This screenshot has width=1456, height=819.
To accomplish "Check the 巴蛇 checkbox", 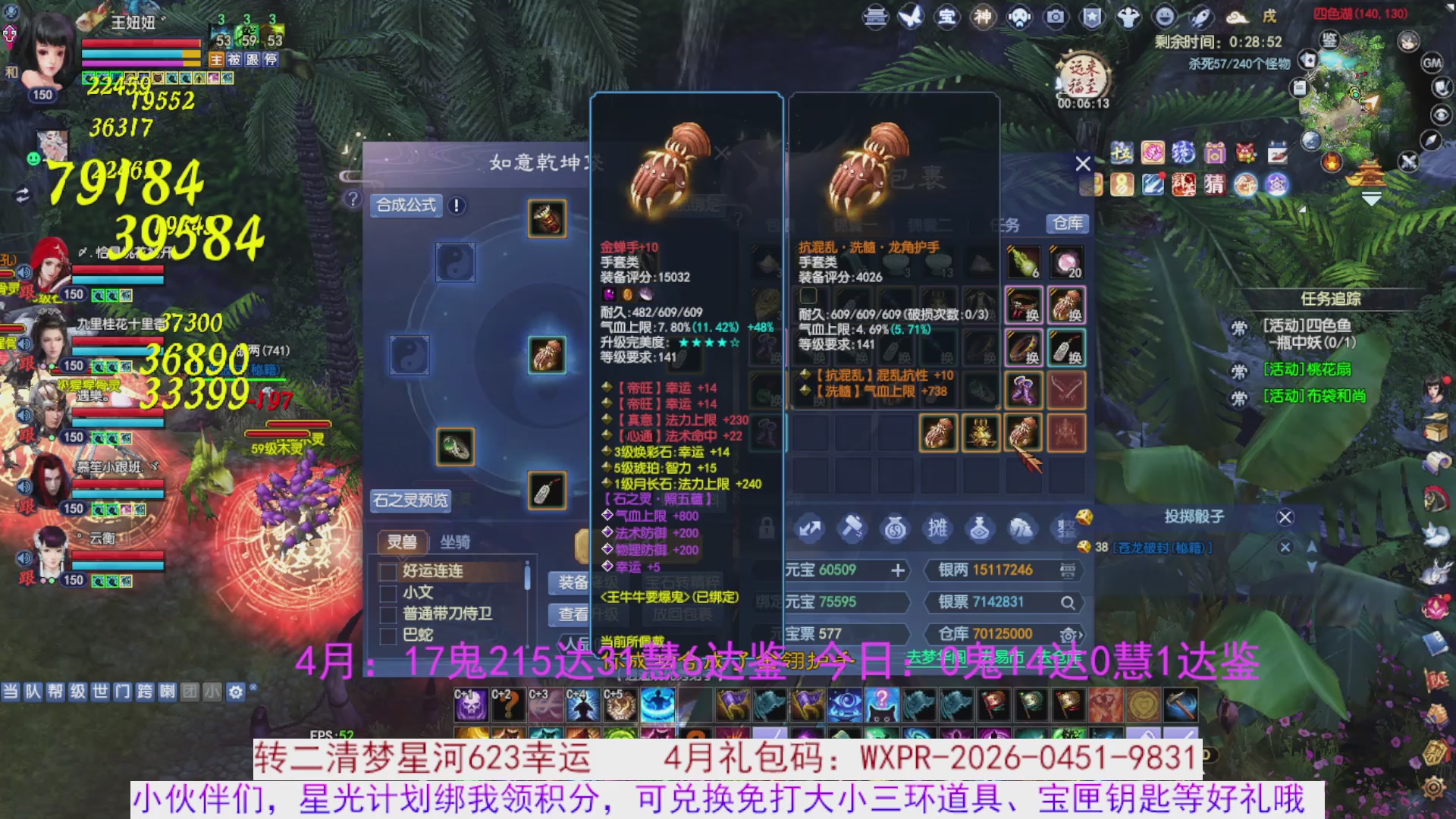I will point(389,637).
